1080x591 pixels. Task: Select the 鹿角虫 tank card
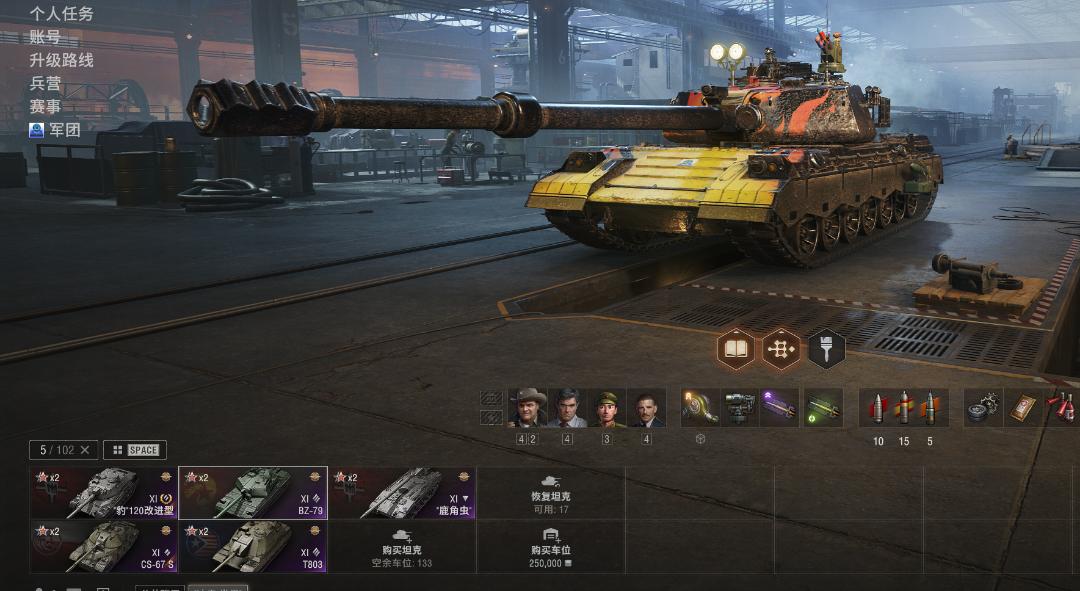coord(402,493)
